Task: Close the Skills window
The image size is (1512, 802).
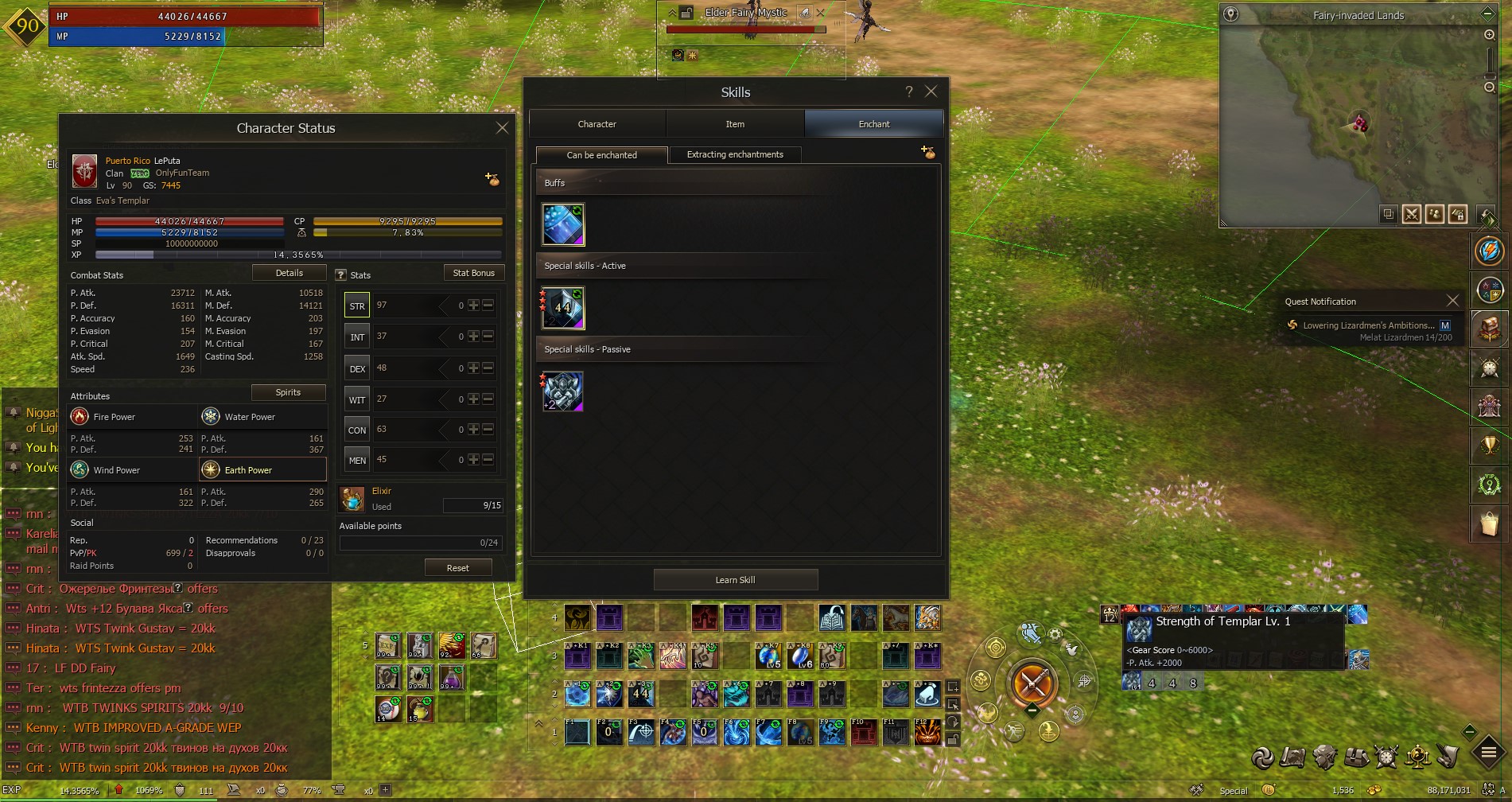Action: pos(931,91)
